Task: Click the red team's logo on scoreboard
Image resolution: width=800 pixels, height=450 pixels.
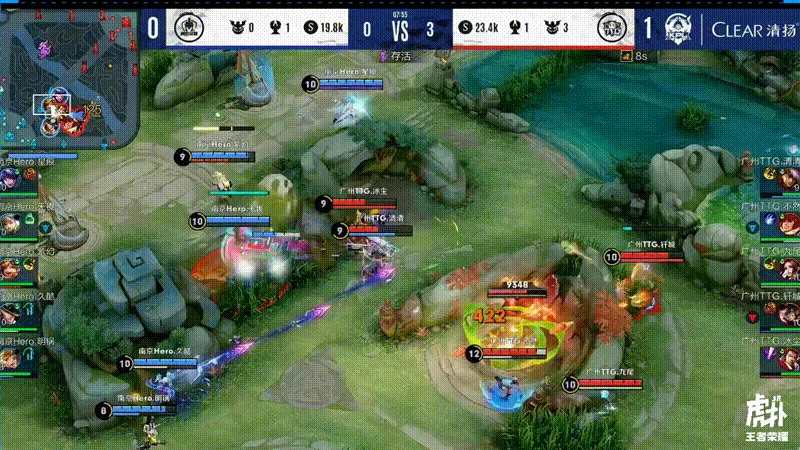Action: [x=610, y=29]
